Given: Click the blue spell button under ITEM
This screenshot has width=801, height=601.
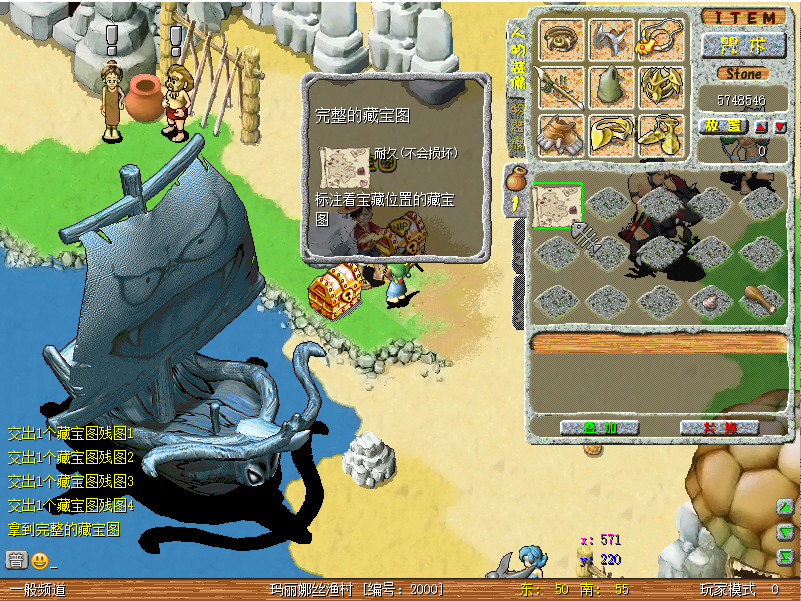Looking at the screenshot, I should 743,45.
